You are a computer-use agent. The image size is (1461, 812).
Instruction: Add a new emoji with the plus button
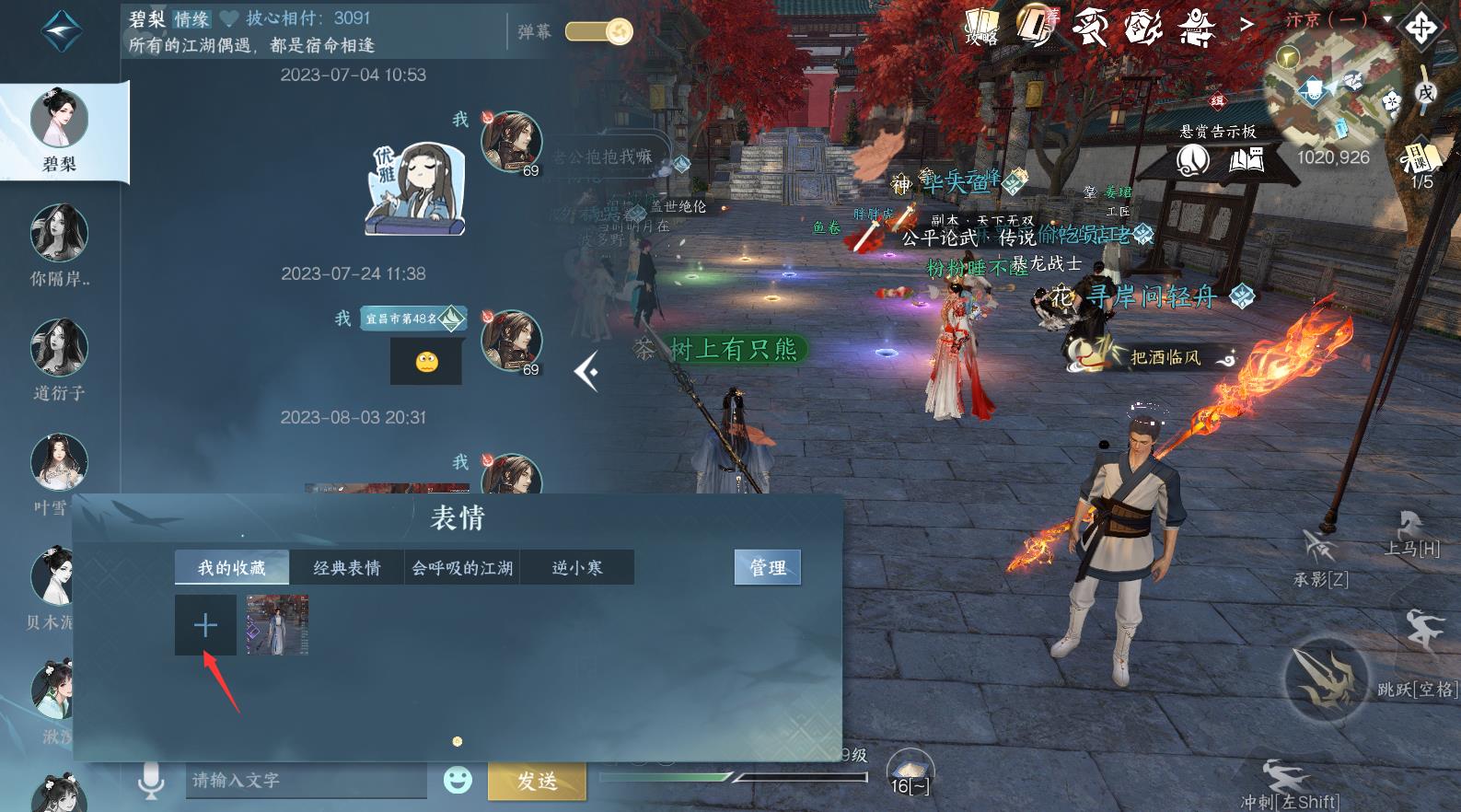pyautogui.click(x=205, y=625)
